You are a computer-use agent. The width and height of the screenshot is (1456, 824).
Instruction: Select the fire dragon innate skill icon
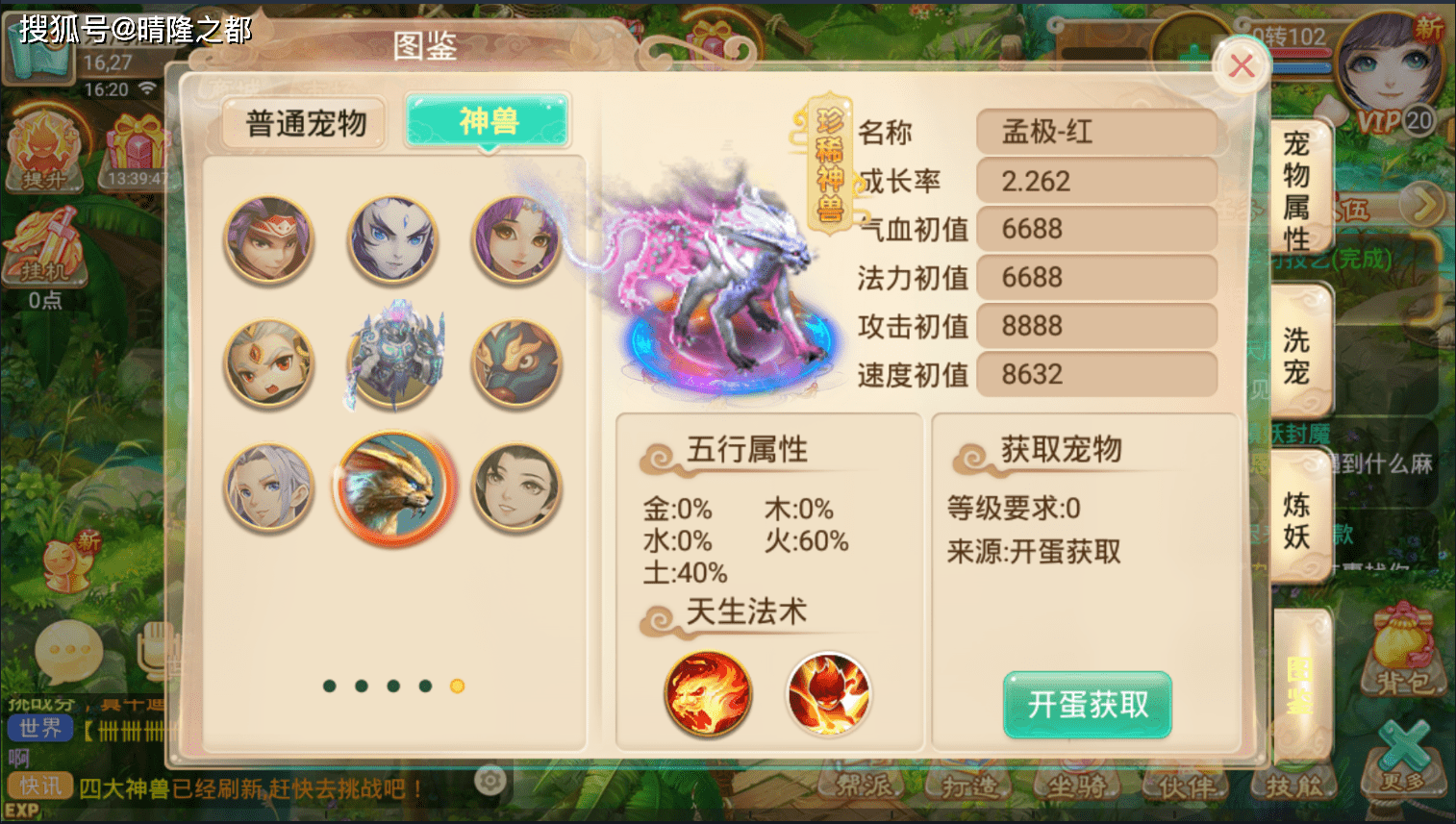(707, 695)
